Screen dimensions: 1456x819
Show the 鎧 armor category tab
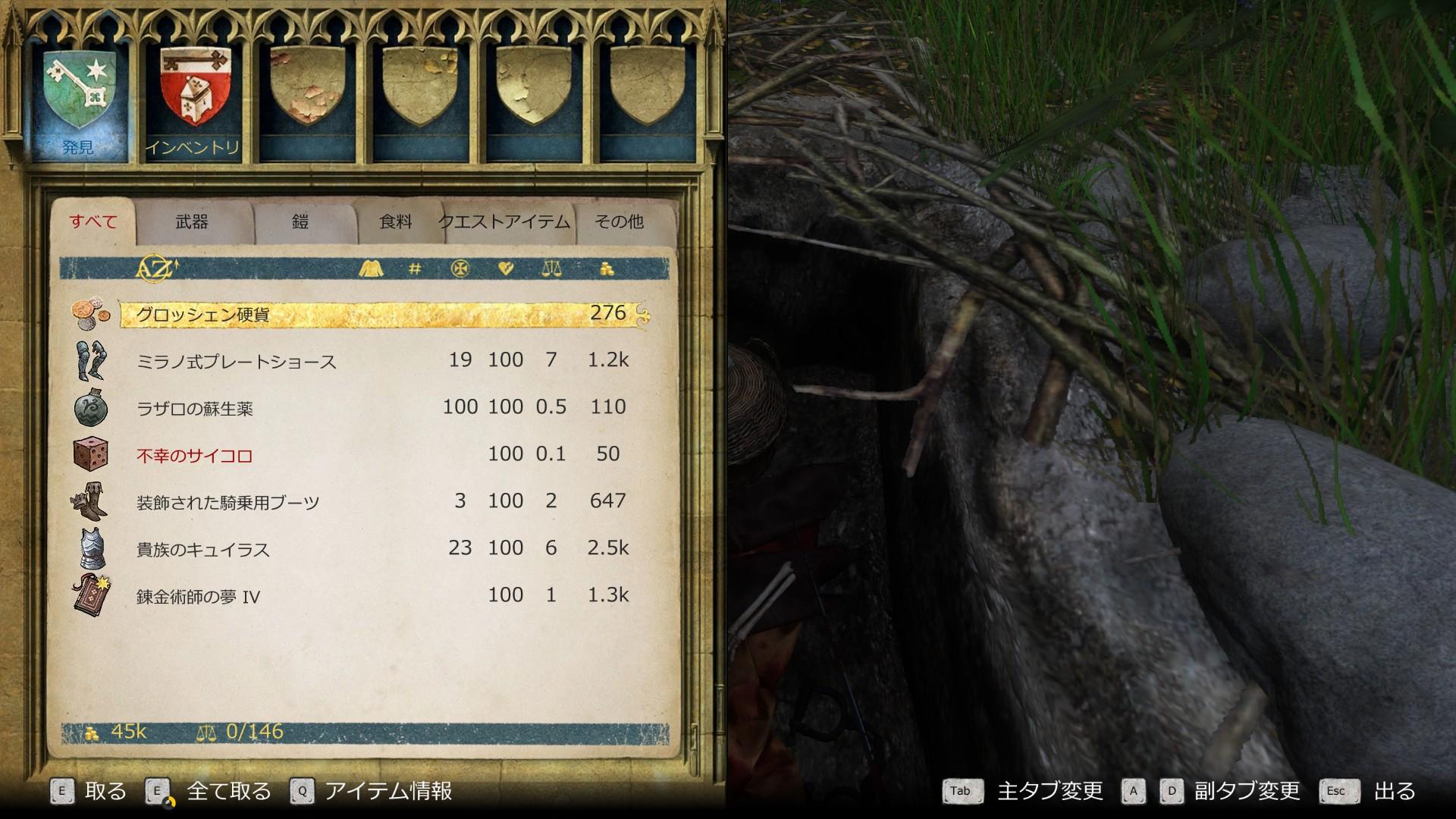point(300,221)
